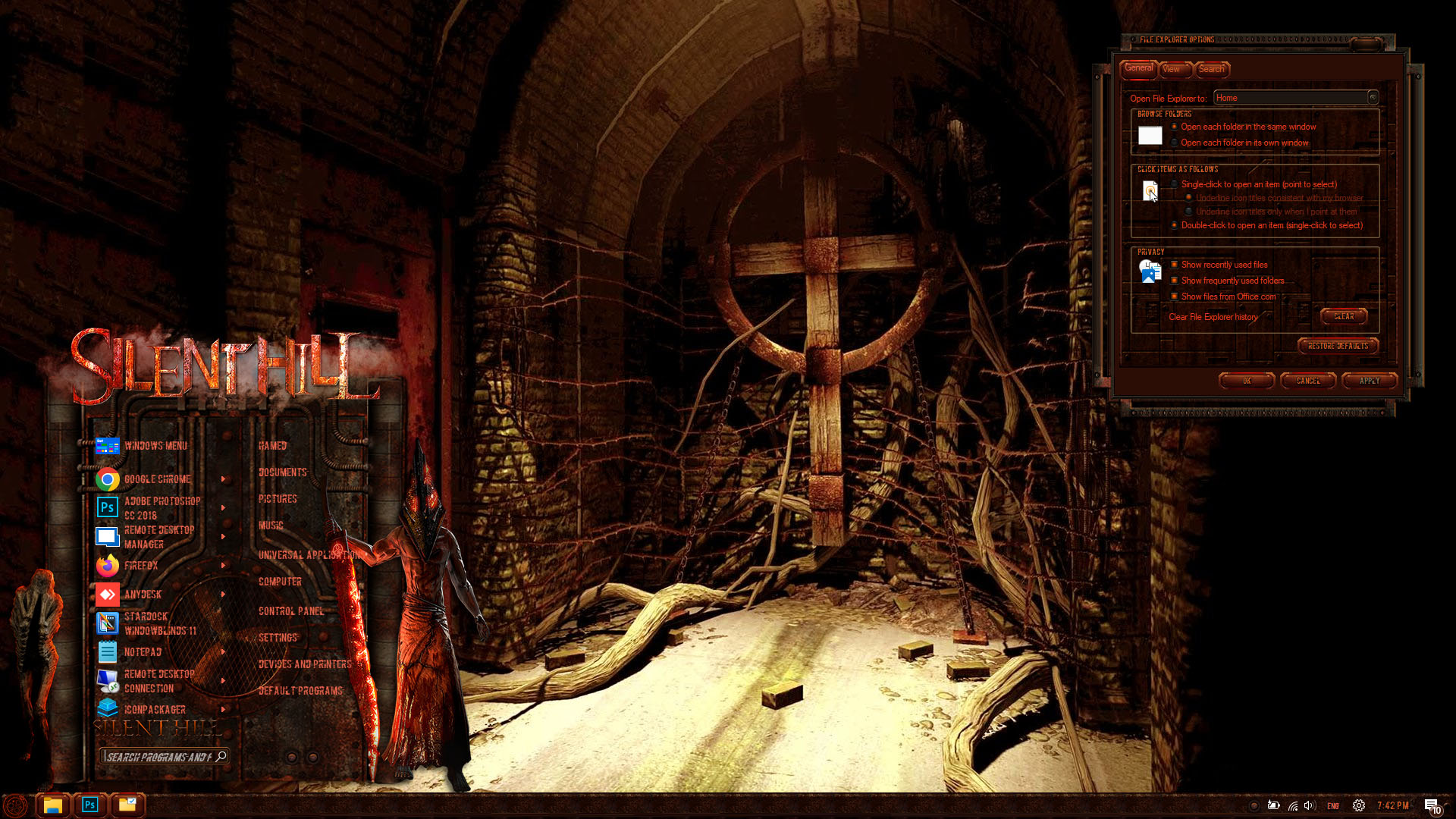1456x819 pixels.
Task: Open File Explorer from the taskbar
Action: [52, 805]
